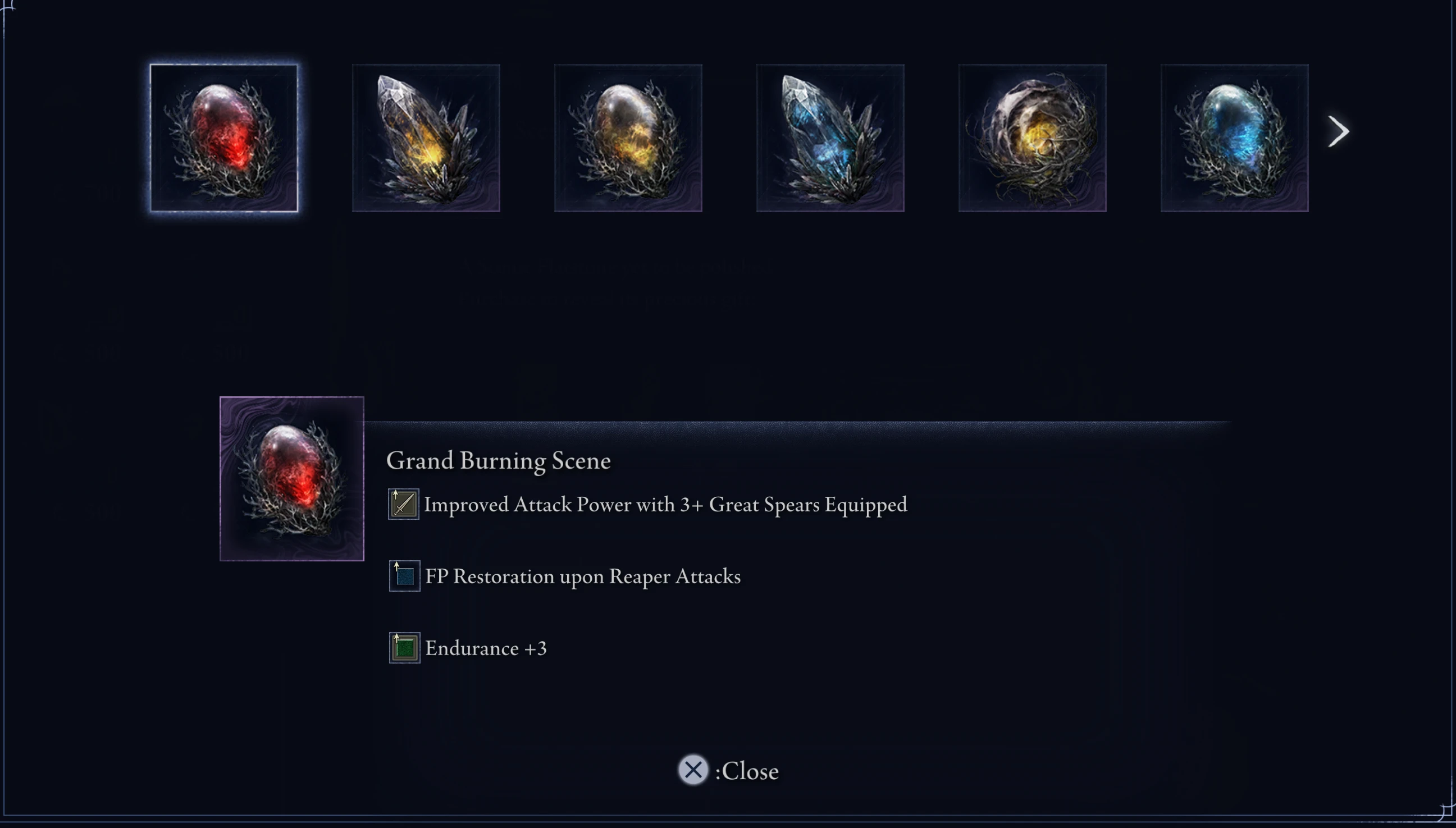Click the blue FP Restoration effect icon
Image resolution: width=1456 pixels, height=828 pixels.
(x=403, y=575)
